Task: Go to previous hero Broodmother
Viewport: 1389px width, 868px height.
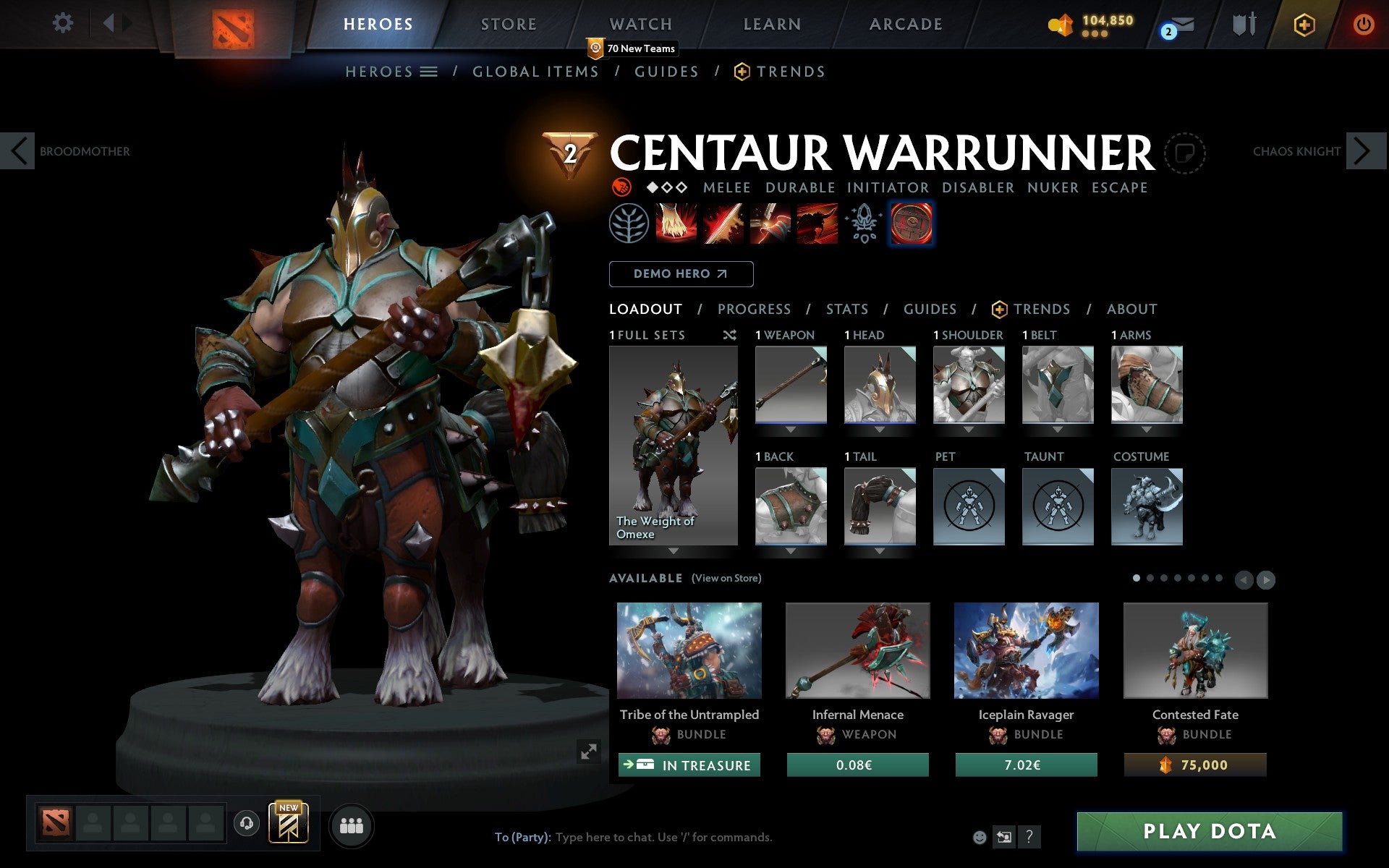Action: point(19,151)
